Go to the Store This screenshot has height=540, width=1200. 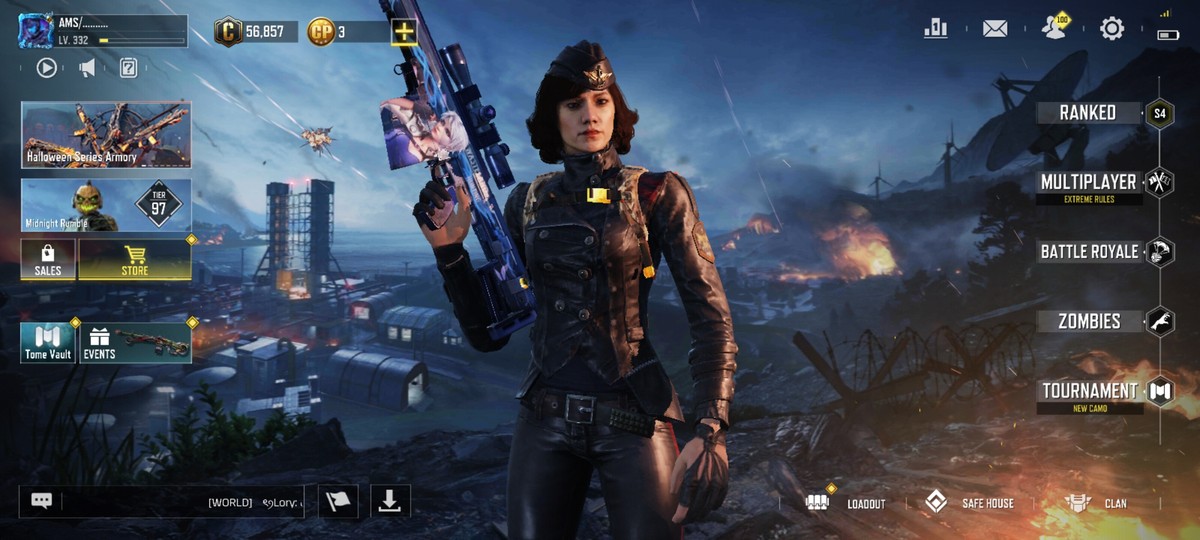click(x=135, y=259)
